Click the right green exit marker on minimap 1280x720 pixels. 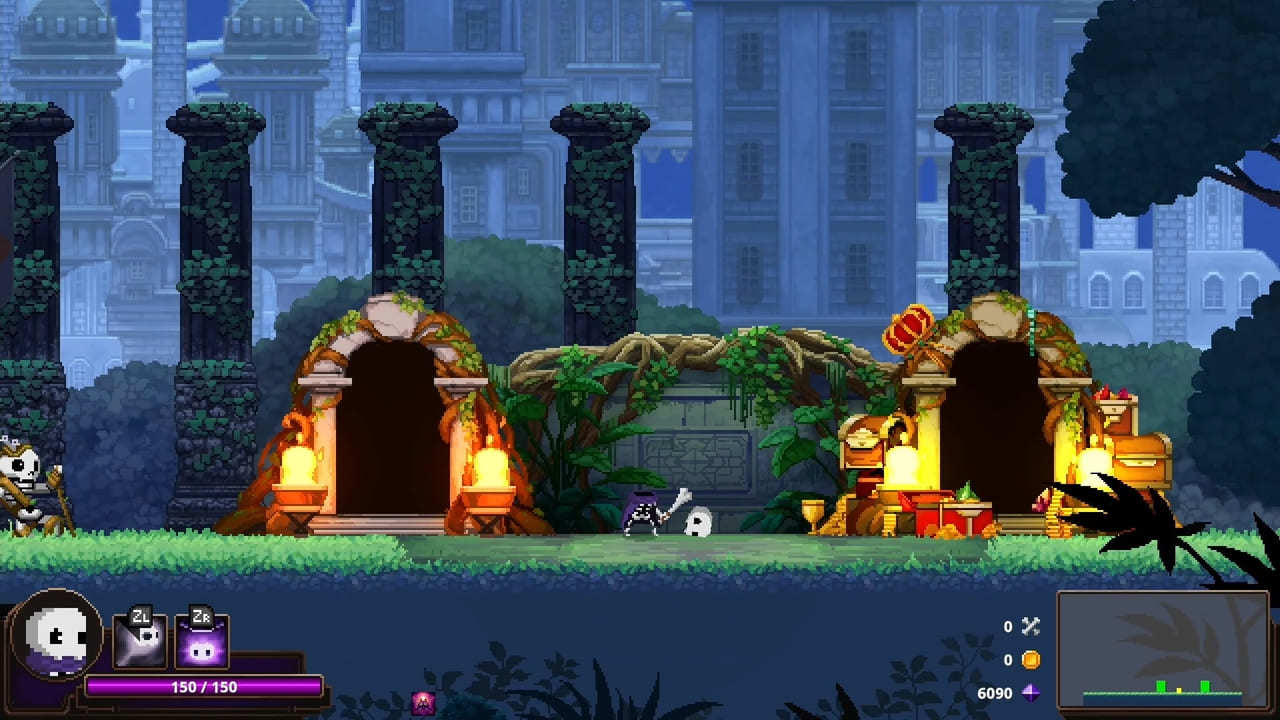point(1205,685)
